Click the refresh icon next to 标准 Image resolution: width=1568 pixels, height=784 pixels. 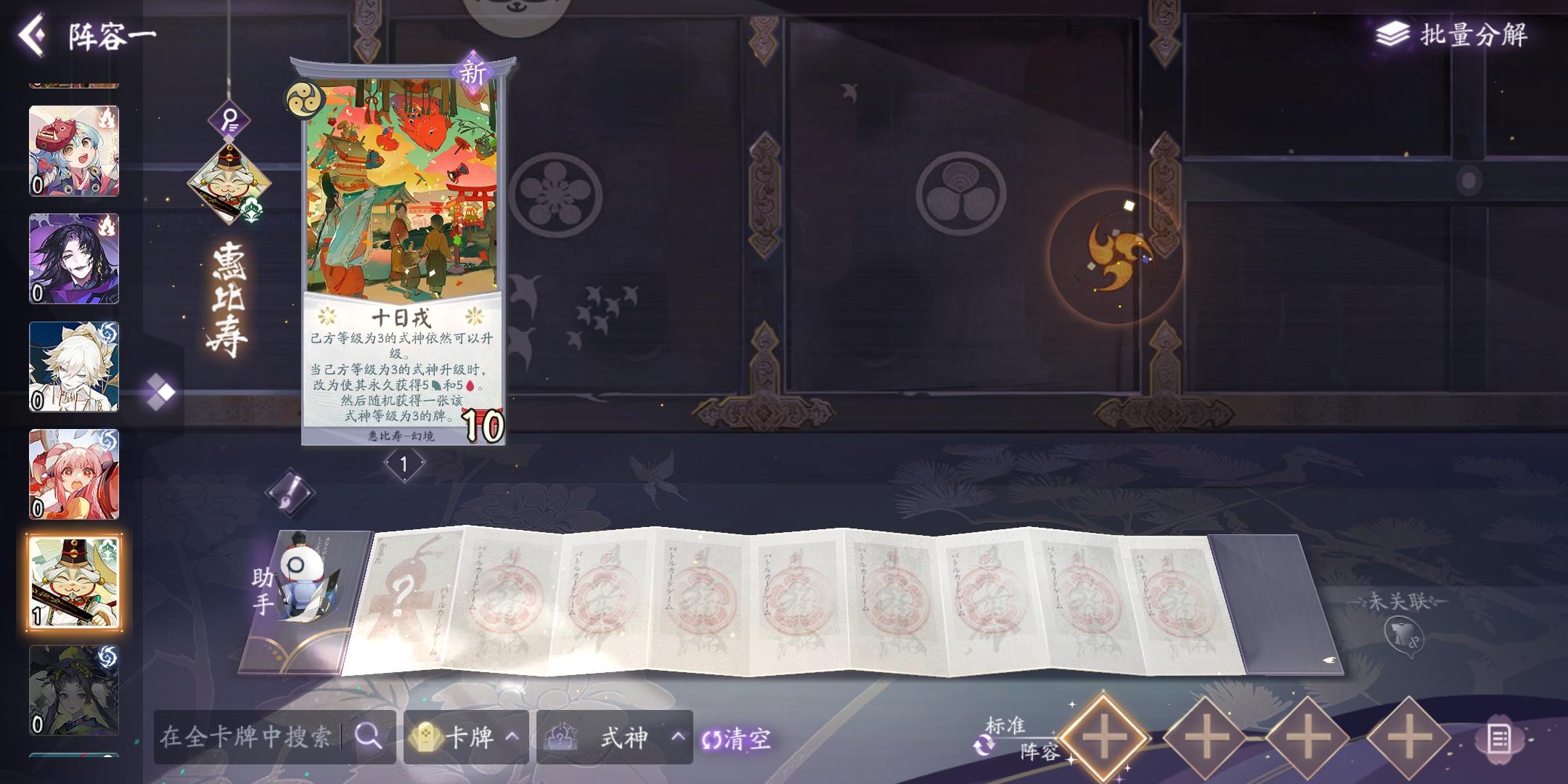[x=984, y=743]
